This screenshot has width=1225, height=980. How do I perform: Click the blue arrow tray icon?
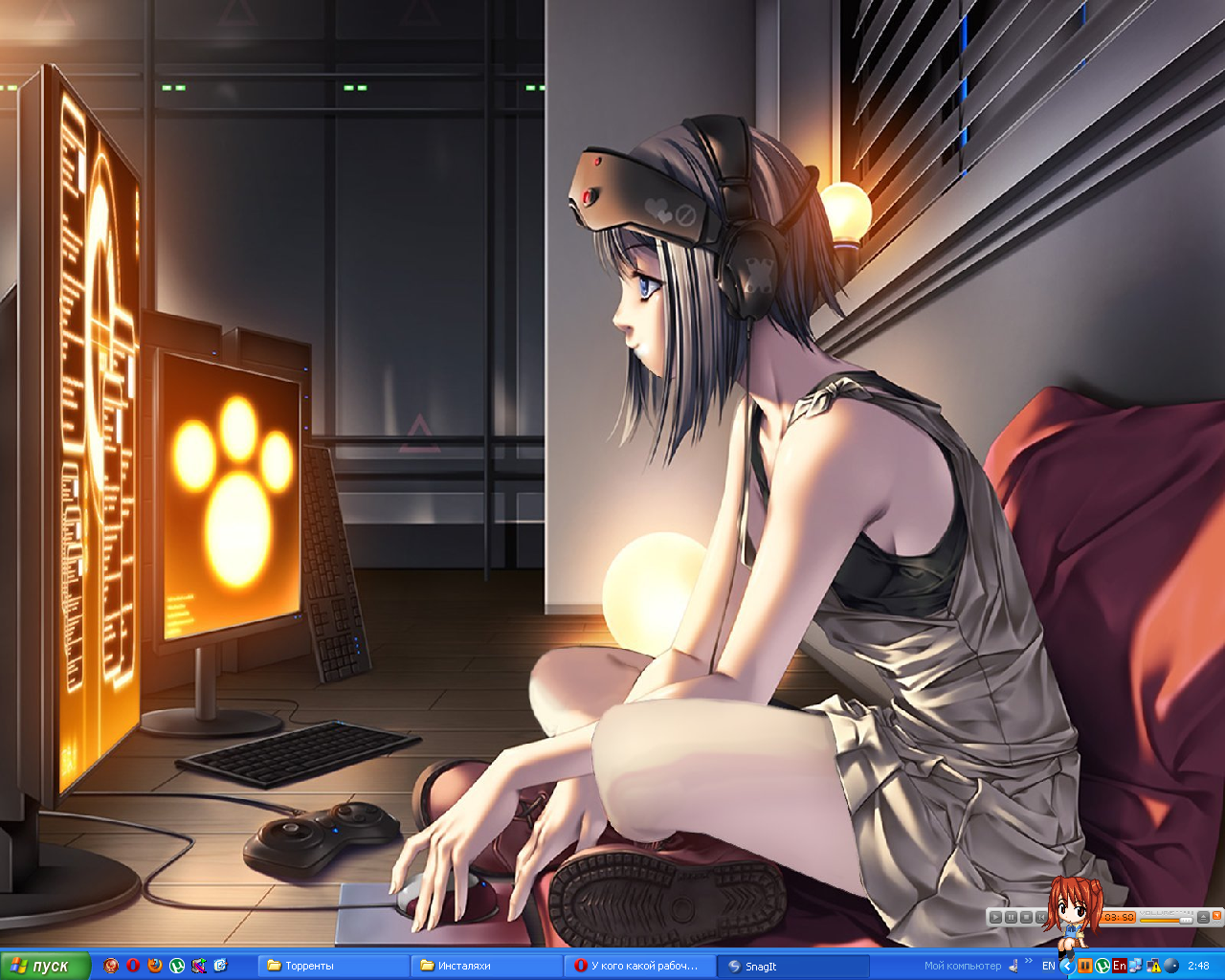click(1067, 966)
